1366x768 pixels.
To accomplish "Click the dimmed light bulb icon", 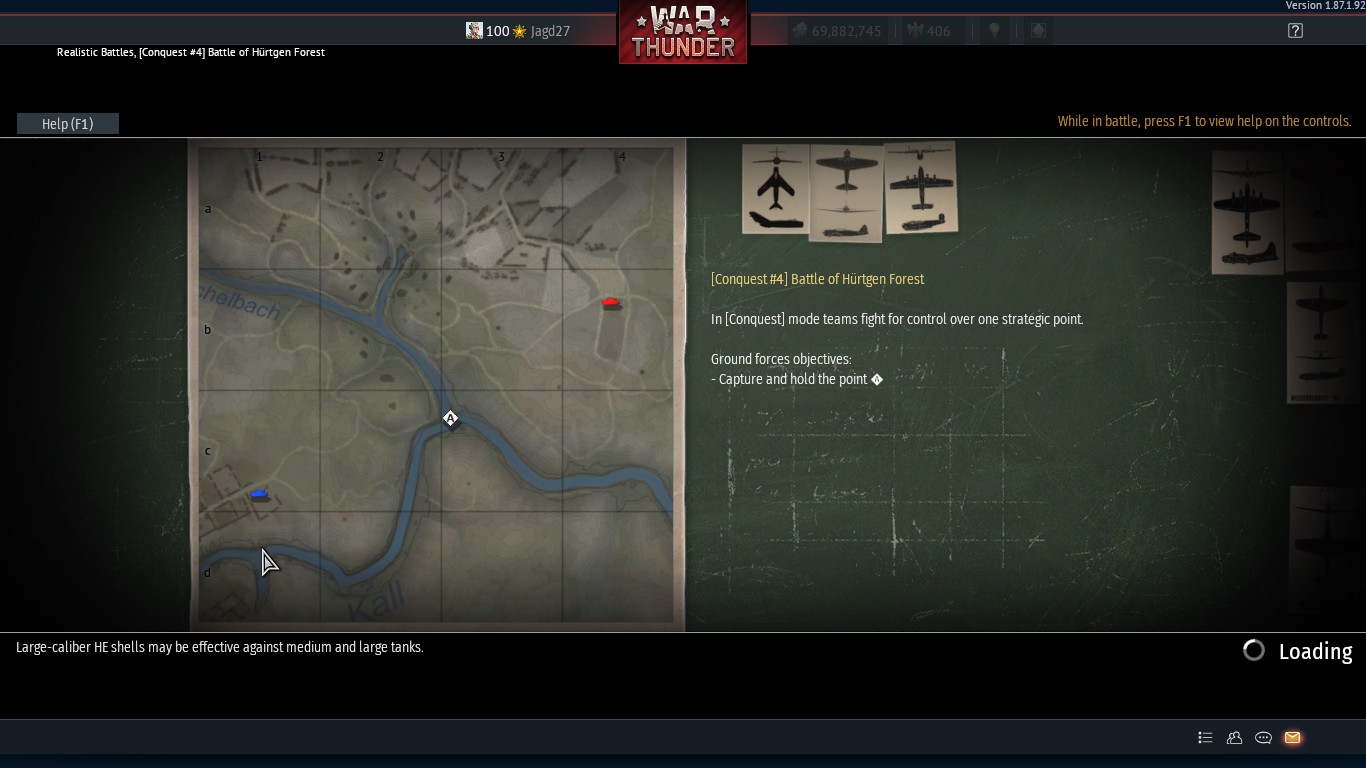I will point(994,31).
